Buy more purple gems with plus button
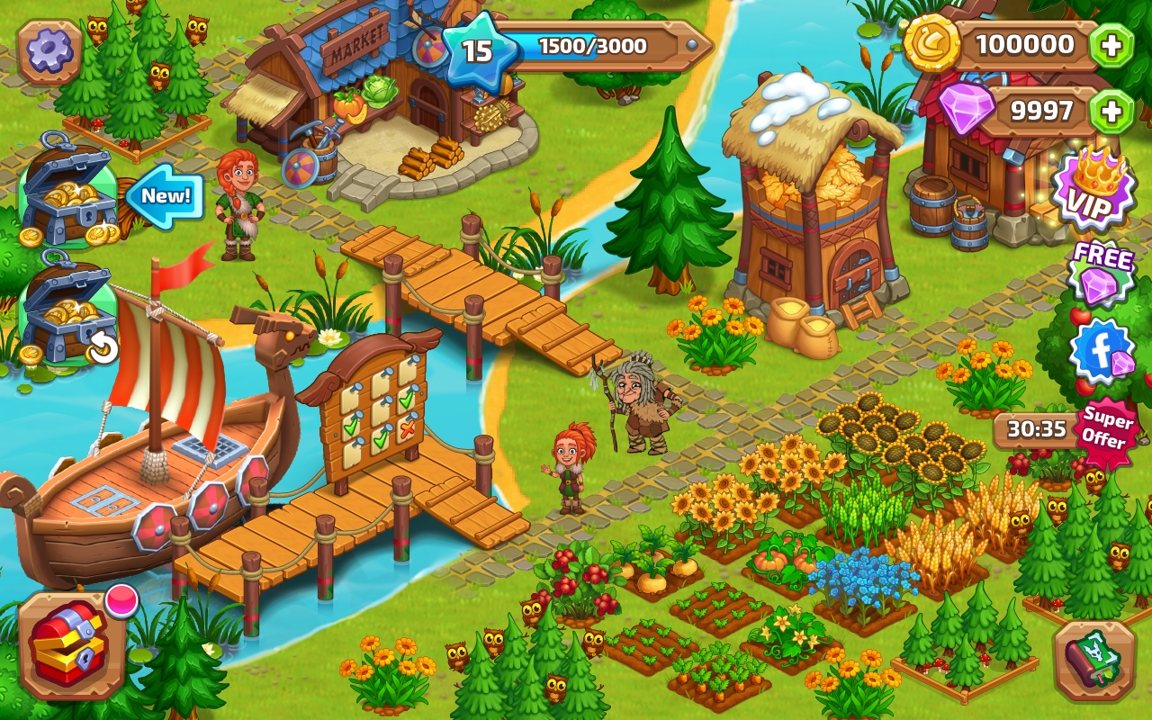 click(1112, 110)
